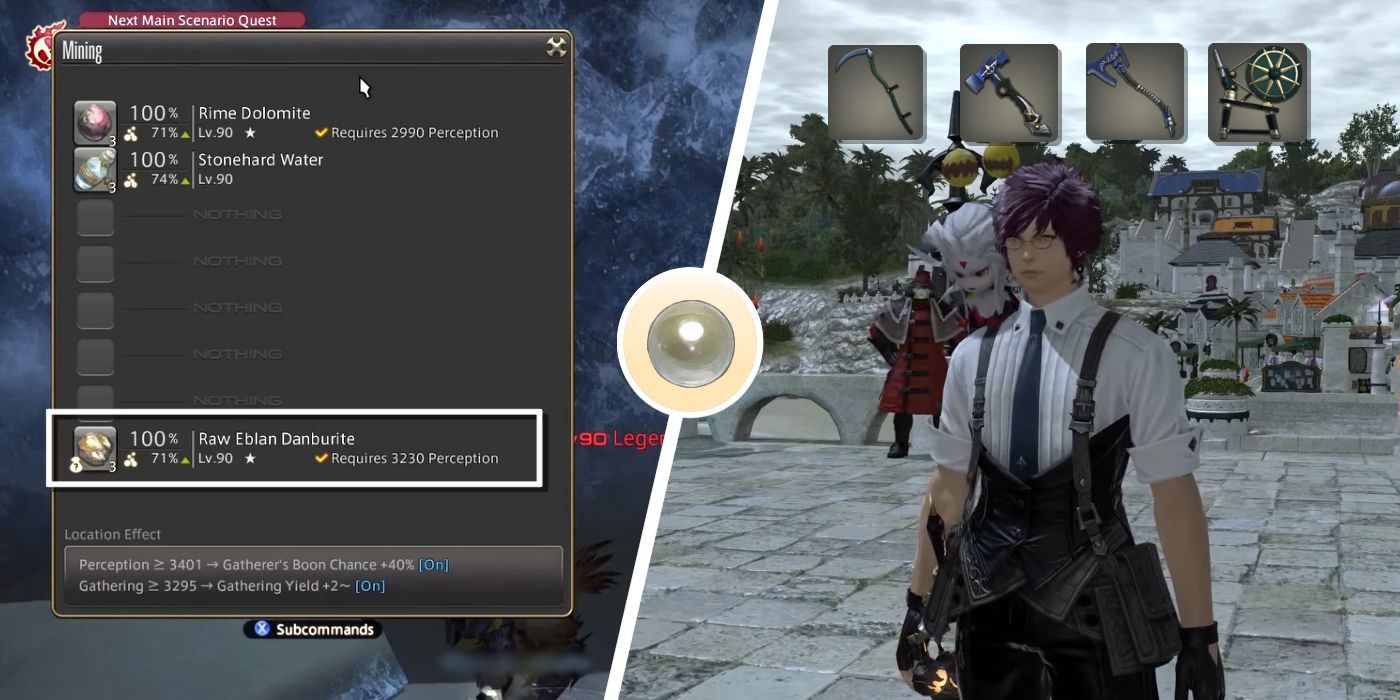
Task: Close the Mining window
Action: pos(556,47)
